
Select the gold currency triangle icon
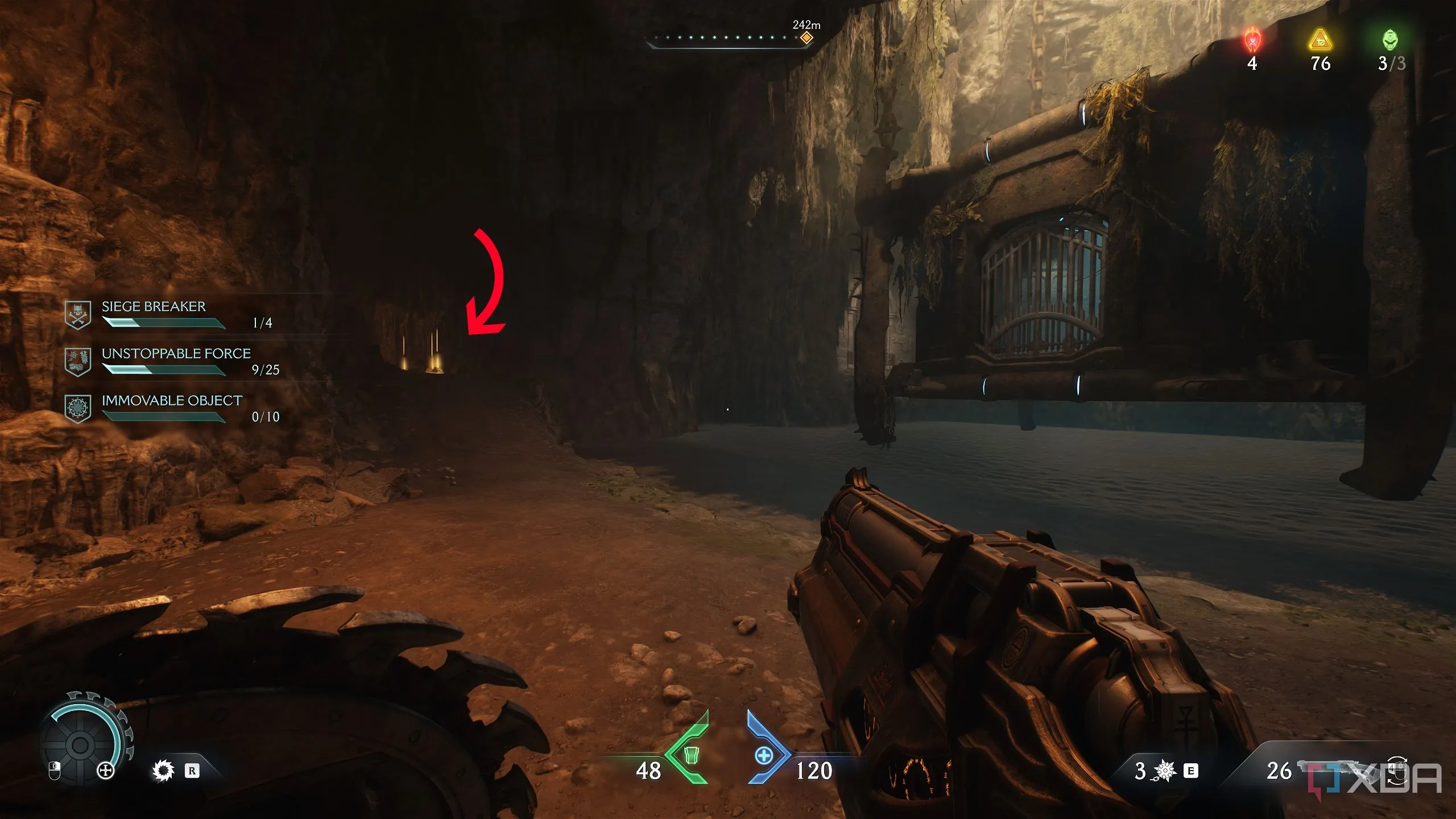coord(1320,40)
